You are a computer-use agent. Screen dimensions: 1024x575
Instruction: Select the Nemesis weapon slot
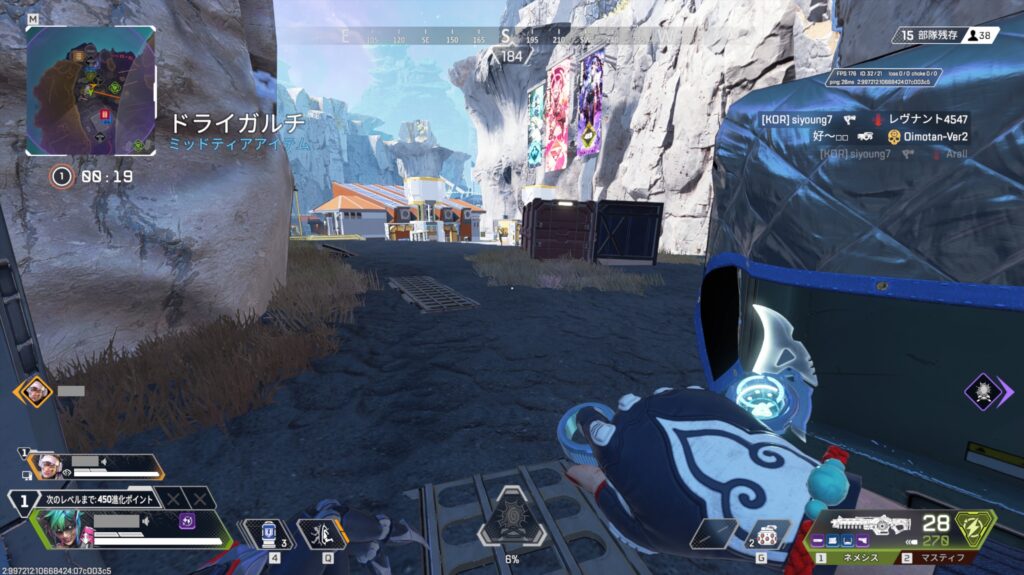click(853, 558)
